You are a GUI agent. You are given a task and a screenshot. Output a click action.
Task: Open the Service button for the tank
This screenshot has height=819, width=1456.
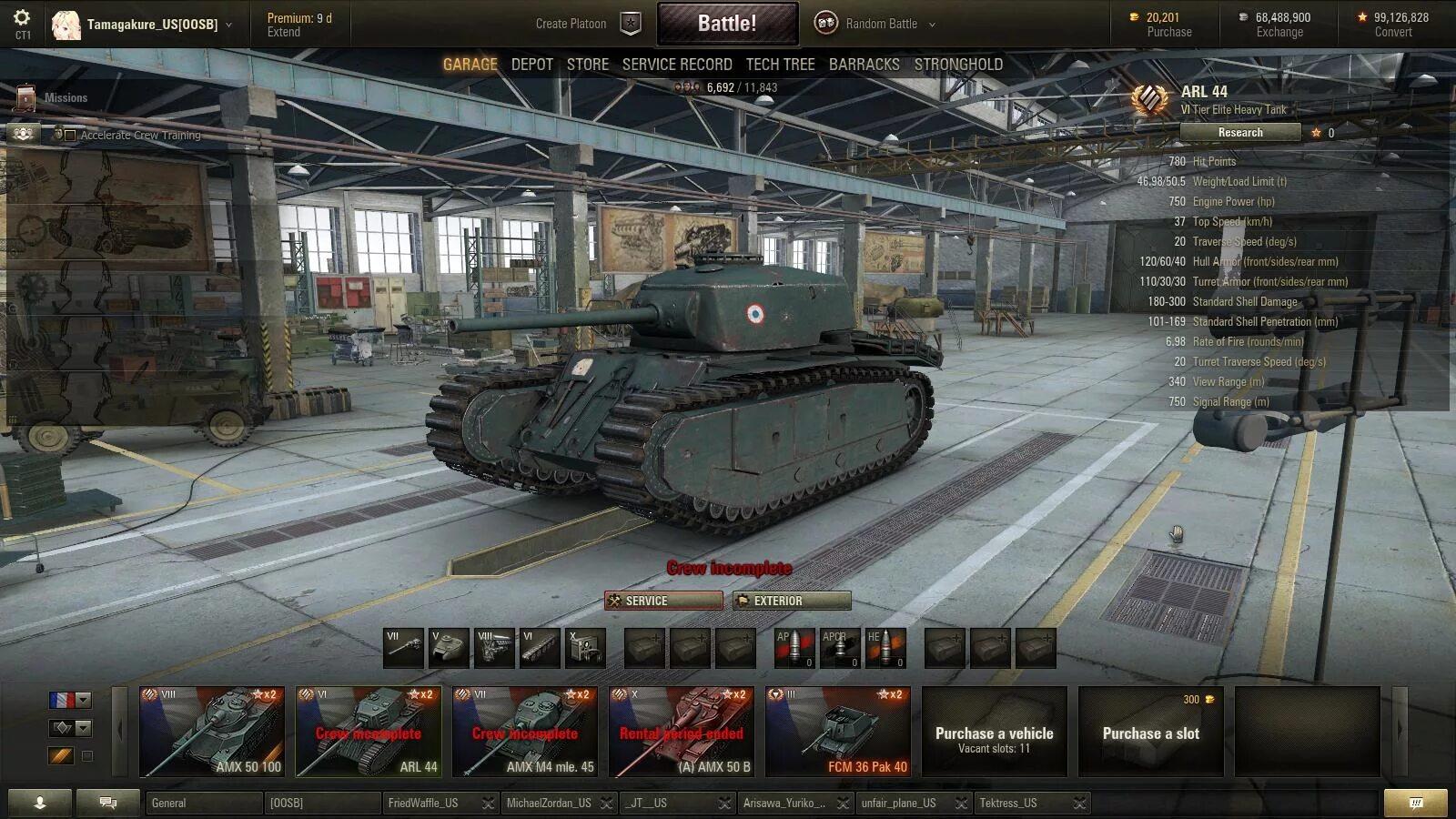point(663,601)
